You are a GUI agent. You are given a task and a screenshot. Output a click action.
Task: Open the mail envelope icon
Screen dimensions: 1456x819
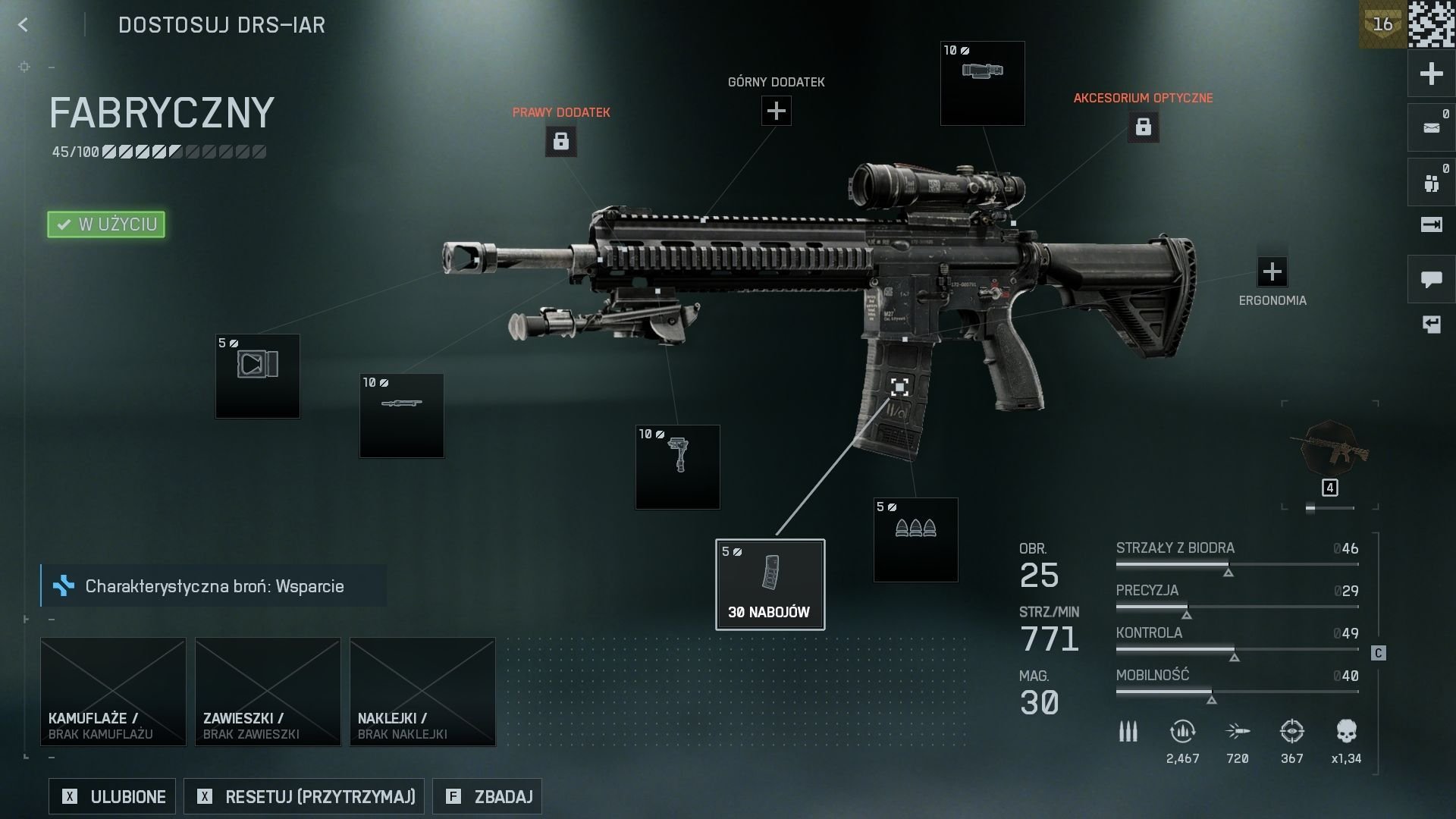pos(1431,127)
